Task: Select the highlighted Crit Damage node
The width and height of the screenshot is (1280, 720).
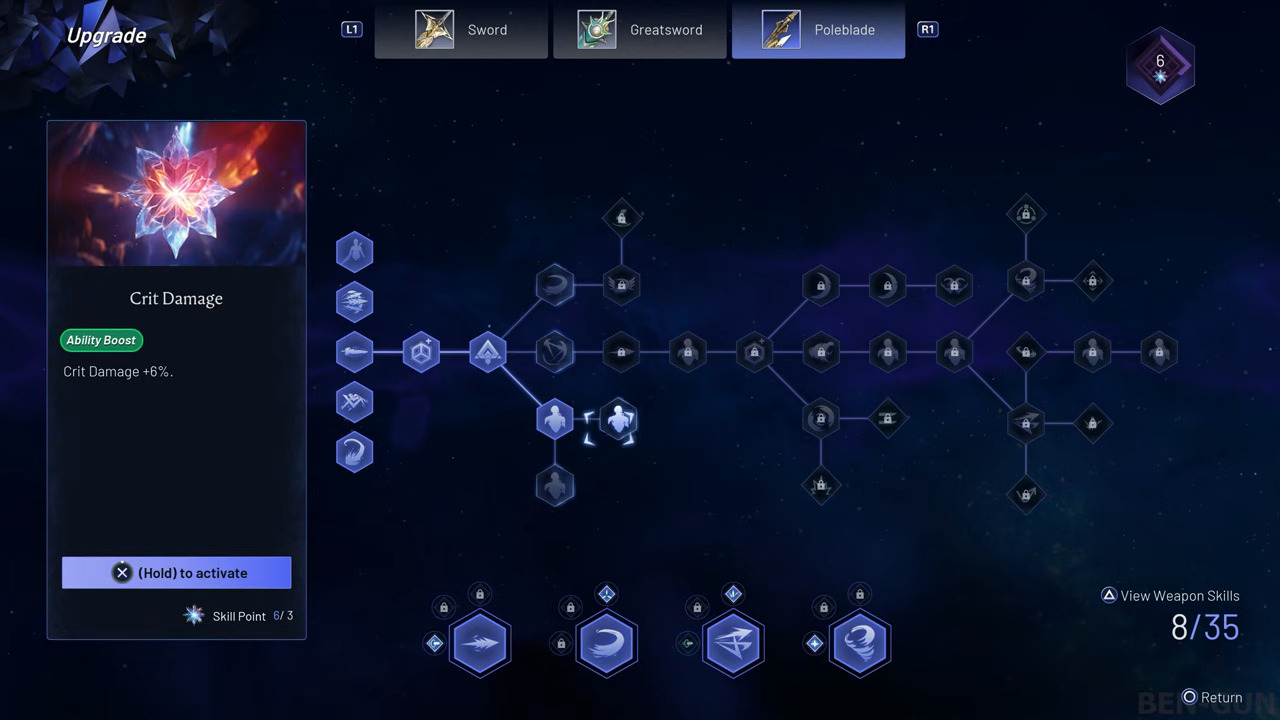Action: coord(618,420)
